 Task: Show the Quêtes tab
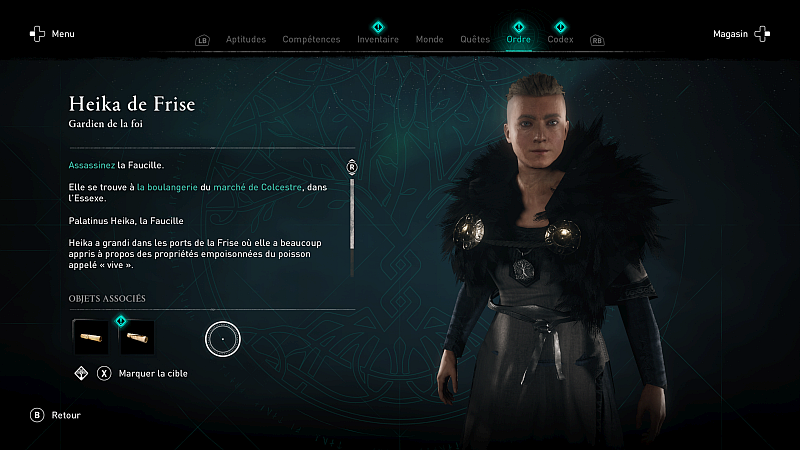pos(474,40)
